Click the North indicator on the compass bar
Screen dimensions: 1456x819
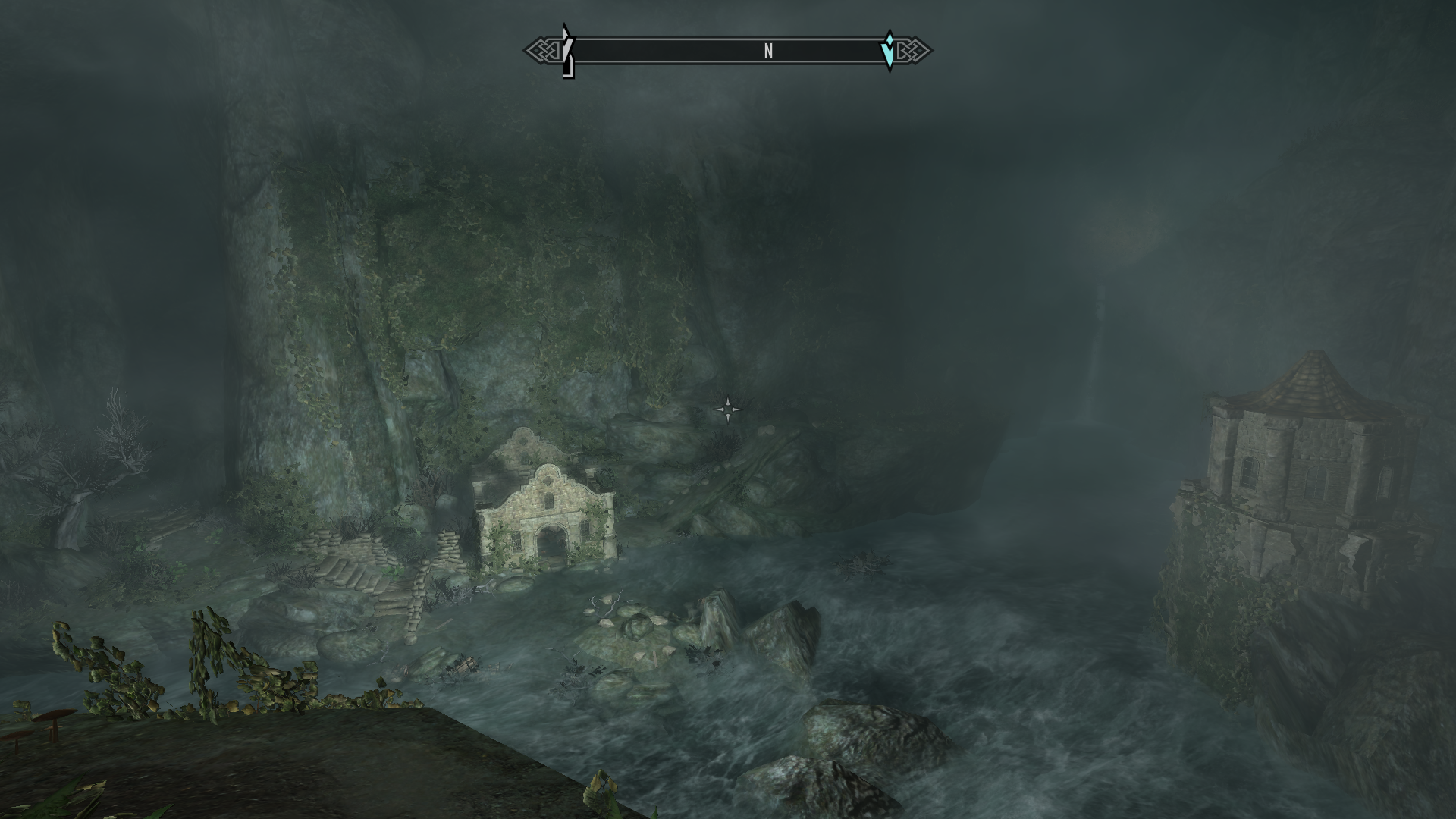(x=768, y=51)
